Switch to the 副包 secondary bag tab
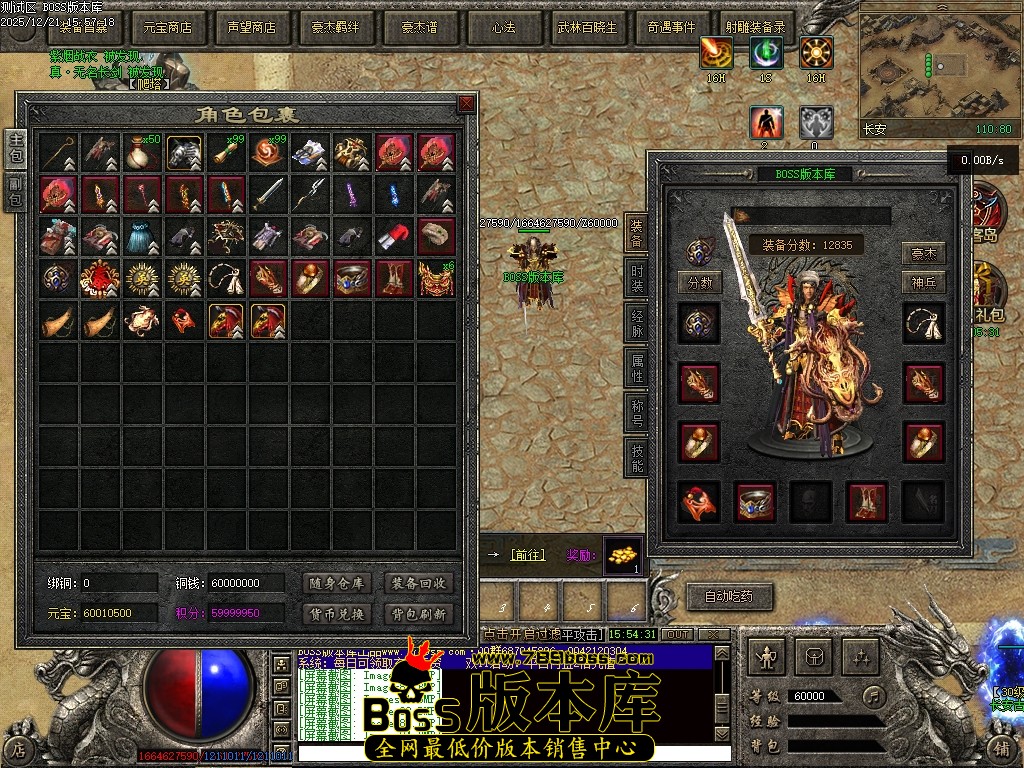1024x768 pixels. click(x=16, y=193)
